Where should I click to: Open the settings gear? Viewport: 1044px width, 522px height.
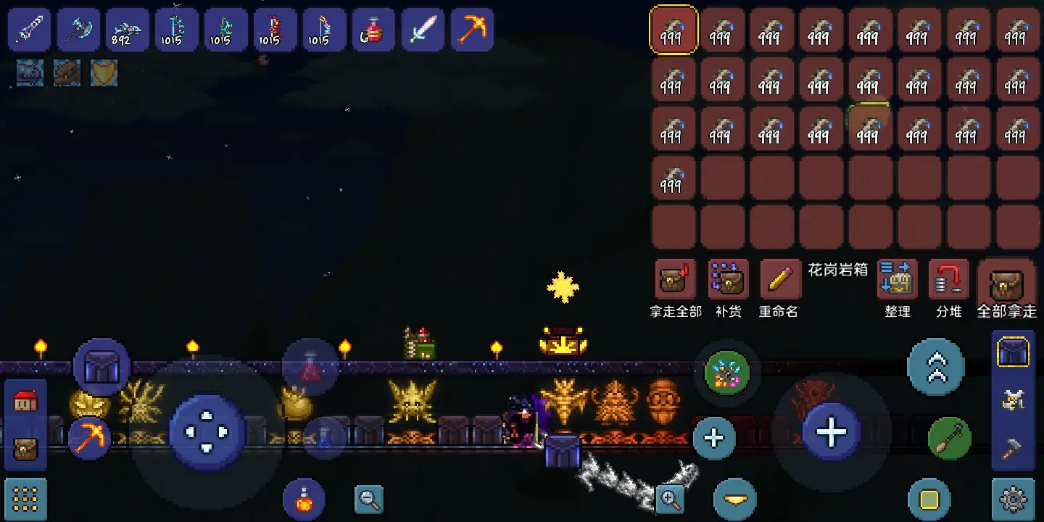(1012, 498)
